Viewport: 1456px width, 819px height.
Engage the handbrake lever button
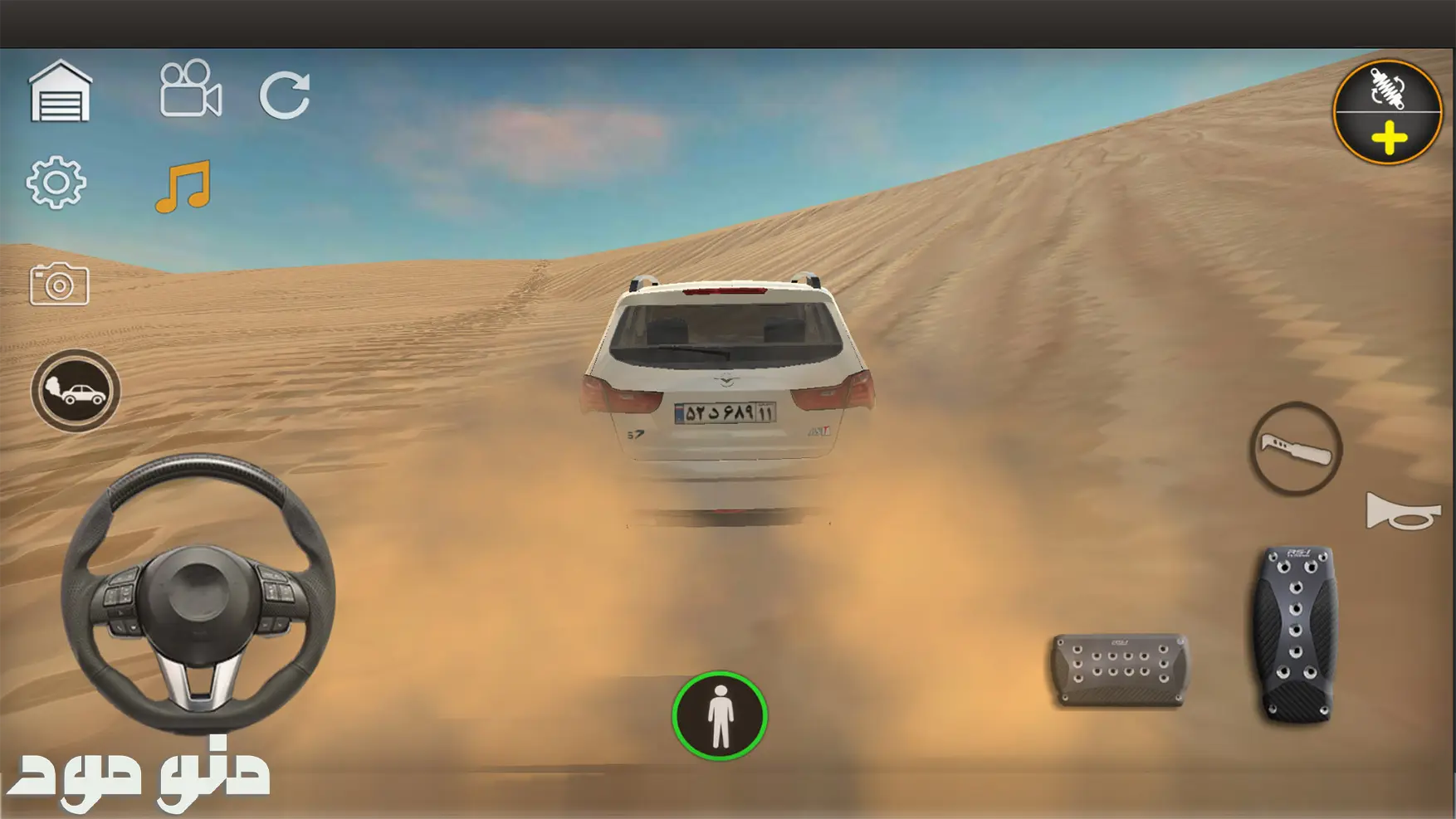pos(1296,449)
